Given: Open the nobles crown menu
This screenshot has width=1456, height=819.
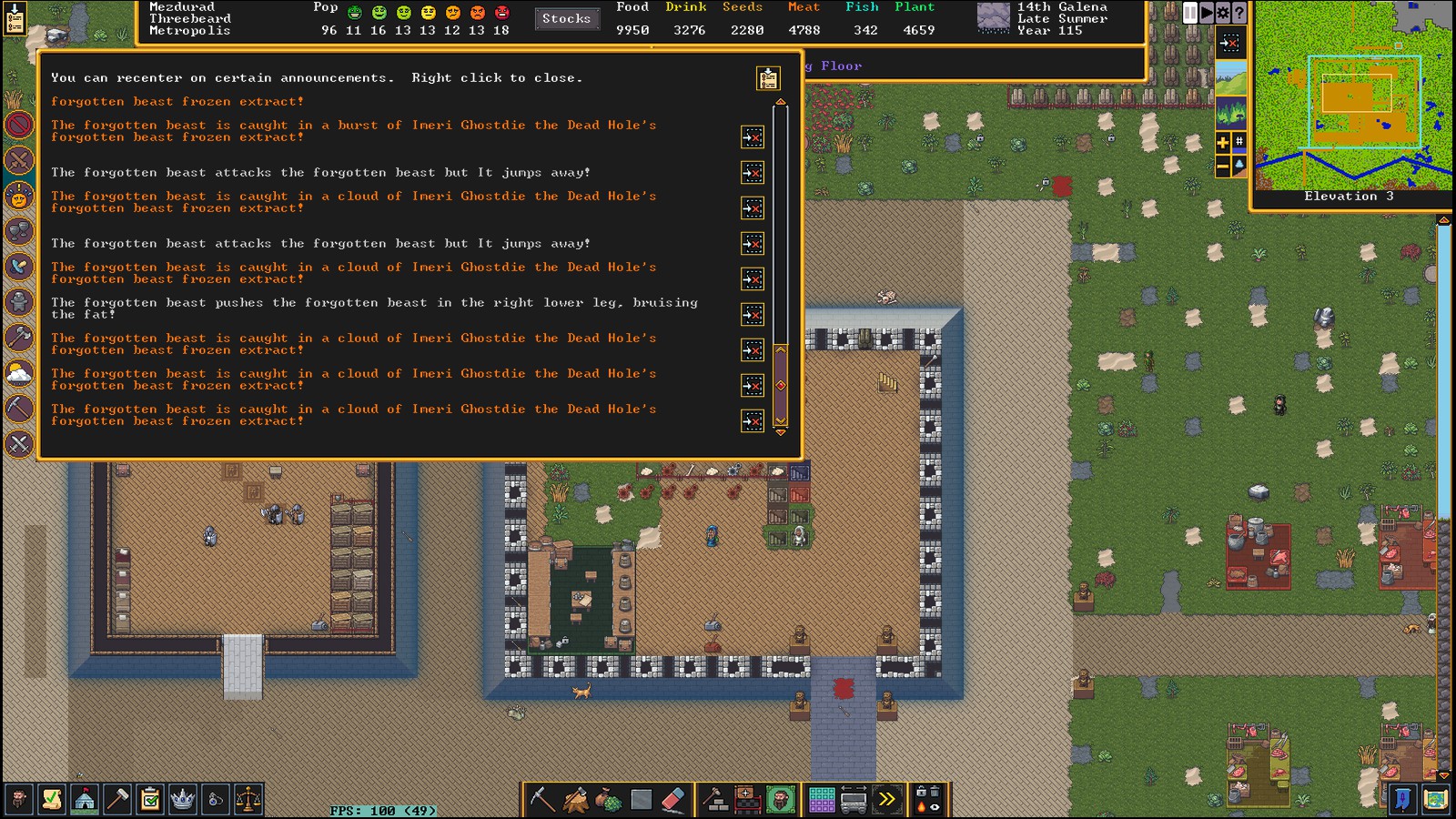Looking at the screenshot, I should (183, 800).
